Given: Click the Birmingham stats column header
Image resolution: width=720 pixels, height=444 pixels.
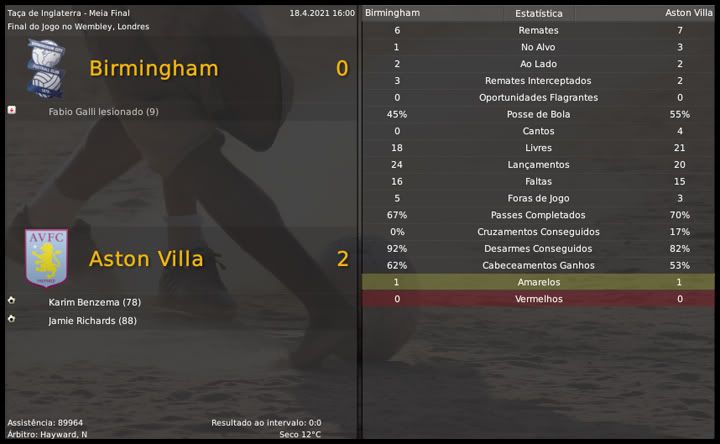Looking at the screenshot, I should coord(393,13).
